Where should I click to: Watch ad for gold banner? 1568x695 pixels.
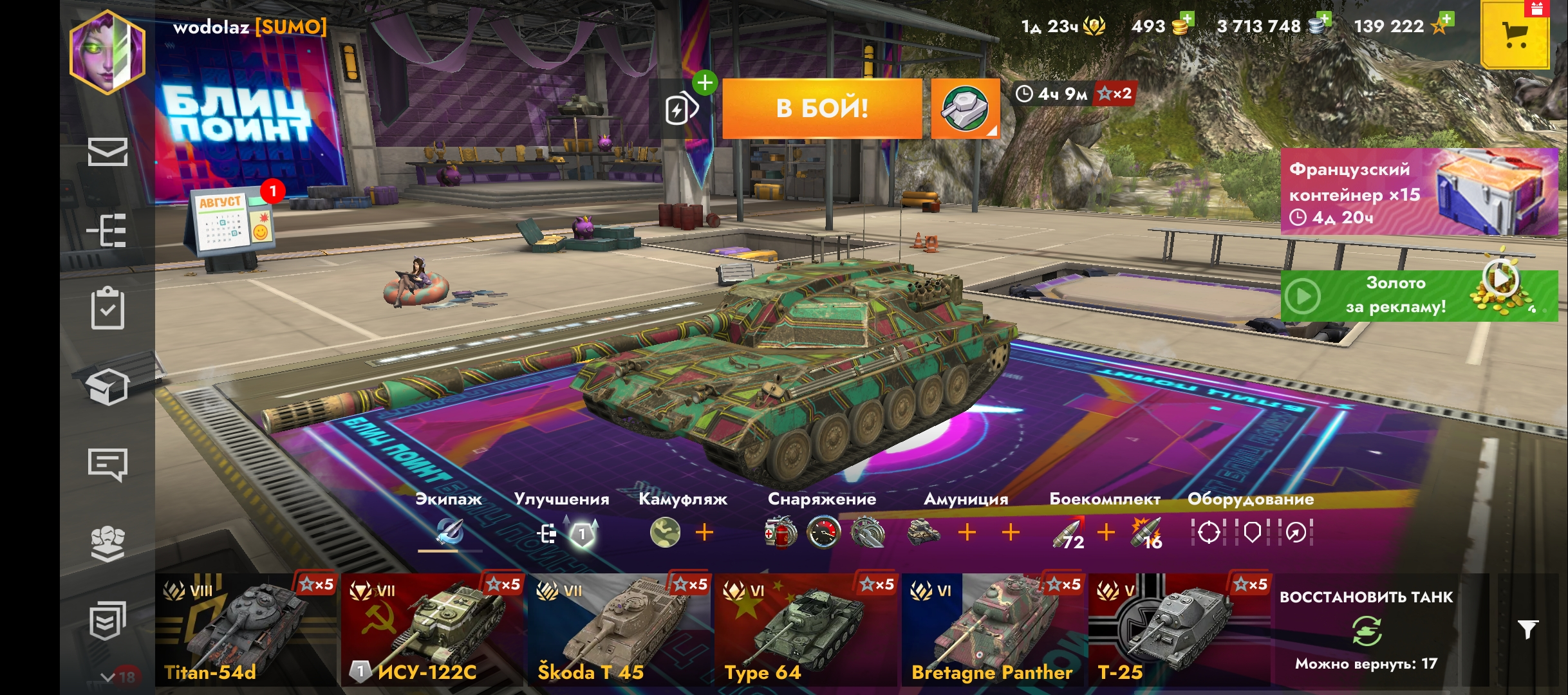pyautogui.click(x=1419, y=296)
